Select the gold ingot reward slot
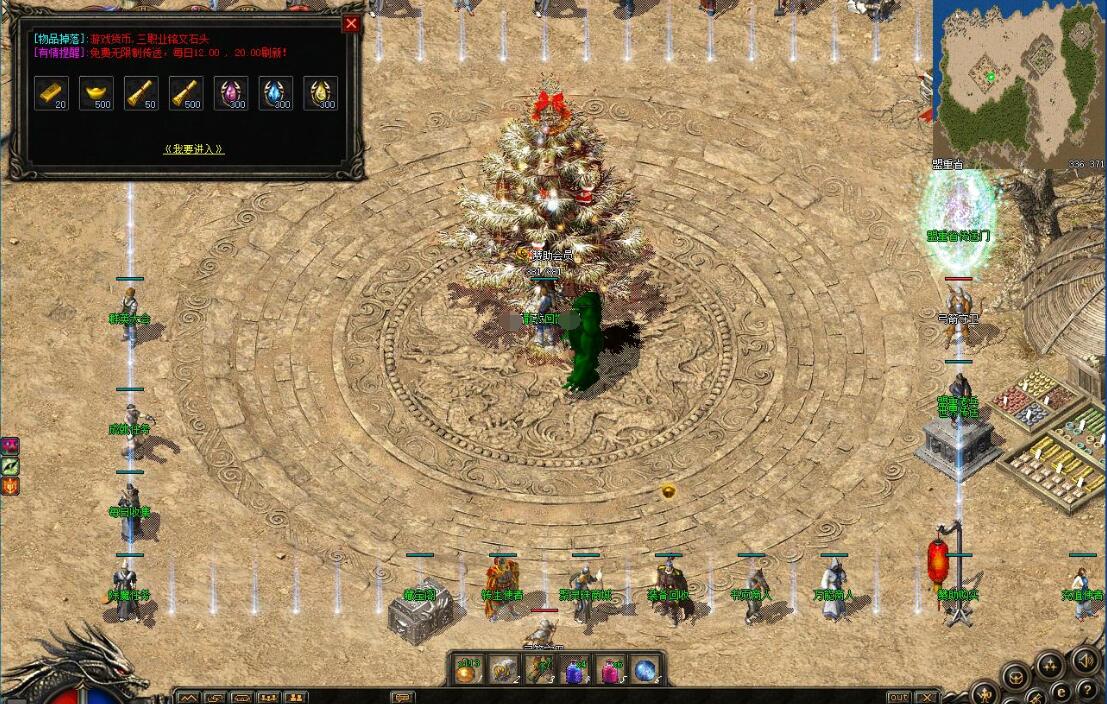1107x704 pixels. (x=97, y=93)
